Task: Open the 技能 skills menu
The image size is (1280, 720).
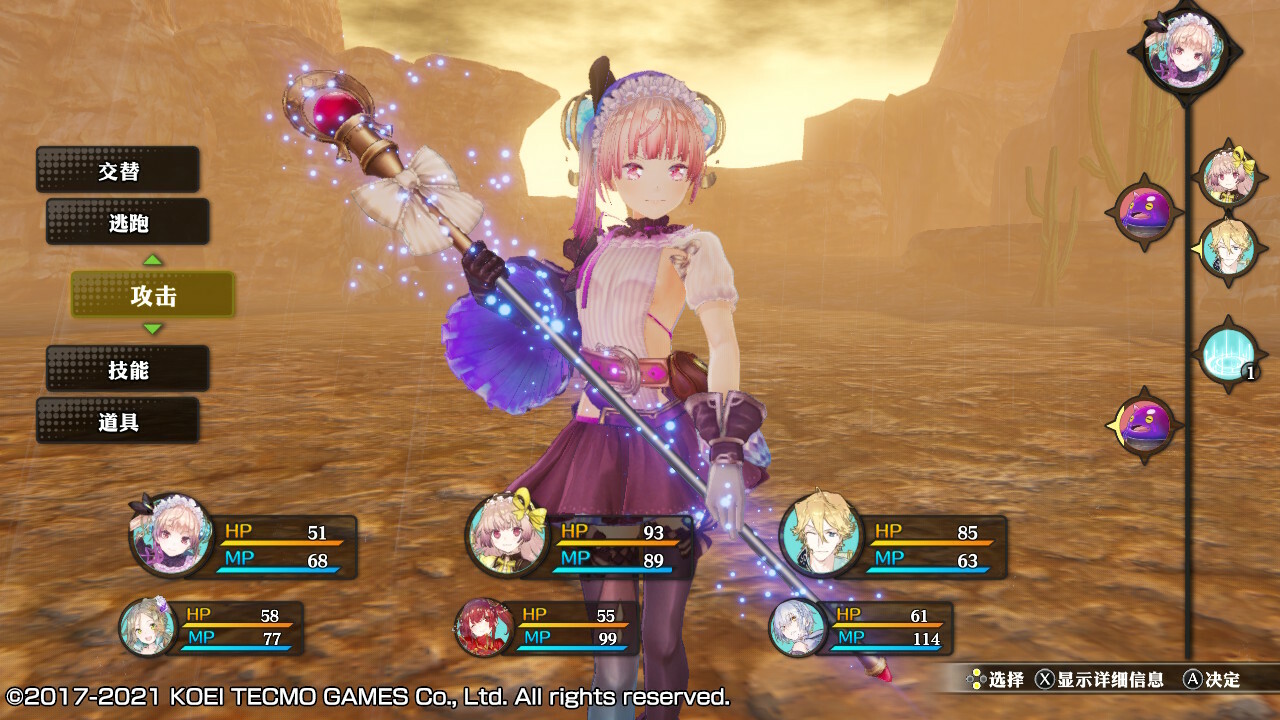Action: tap(128, 369)
